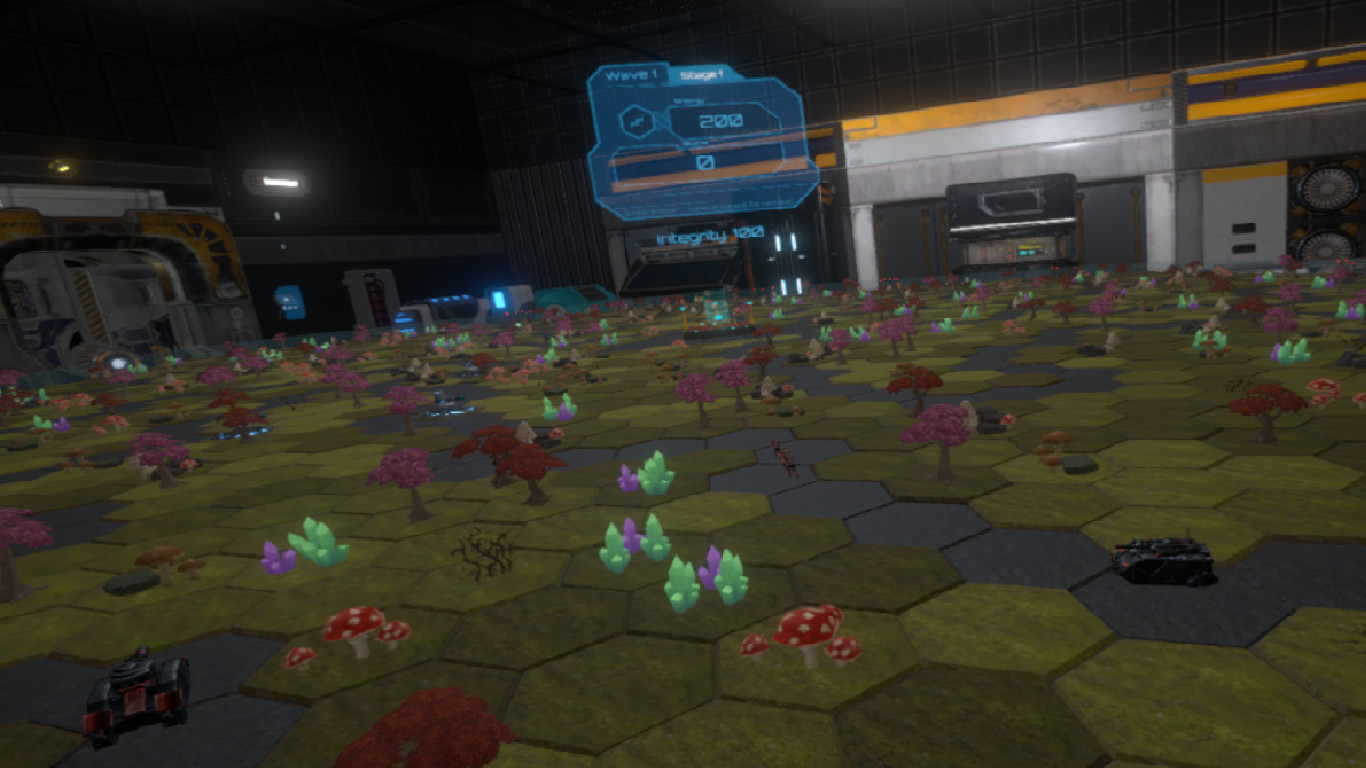Click the slashed-zero score icon on the HUD
The height and width of the screenshot is (768, 1366).
[703, 161]
